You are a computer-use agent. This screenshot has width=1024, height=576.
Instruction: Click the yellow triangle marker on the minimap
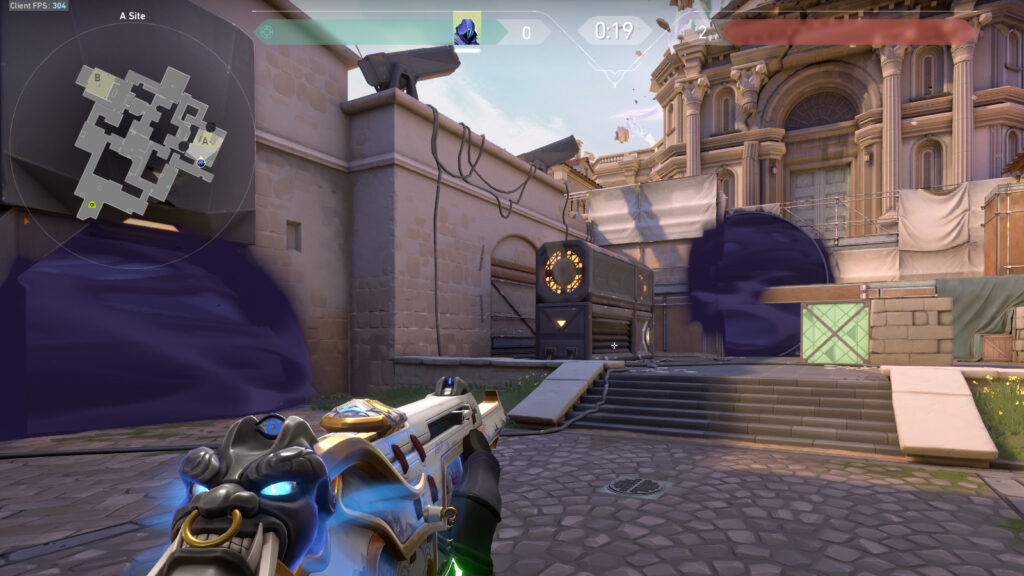[92, 205]
